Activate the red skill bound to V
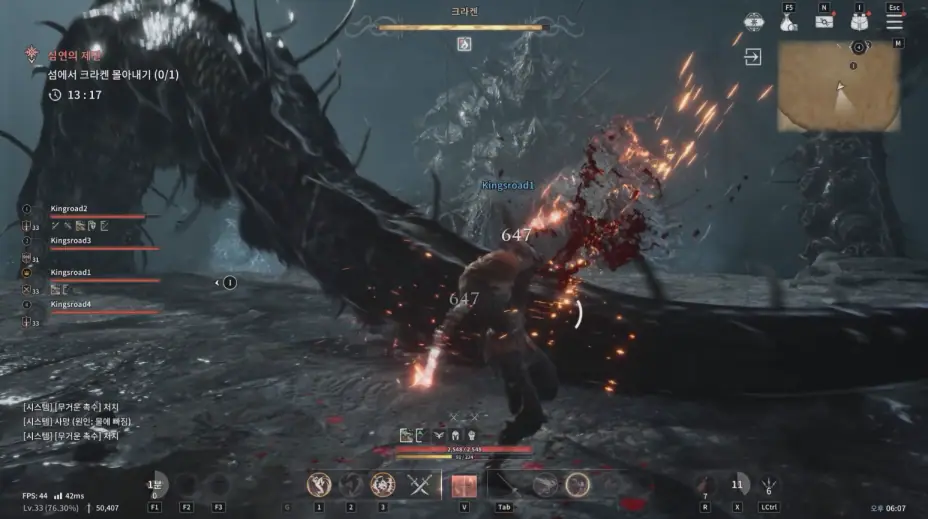The height and width of the screenshot is (519, 928). 464,486
